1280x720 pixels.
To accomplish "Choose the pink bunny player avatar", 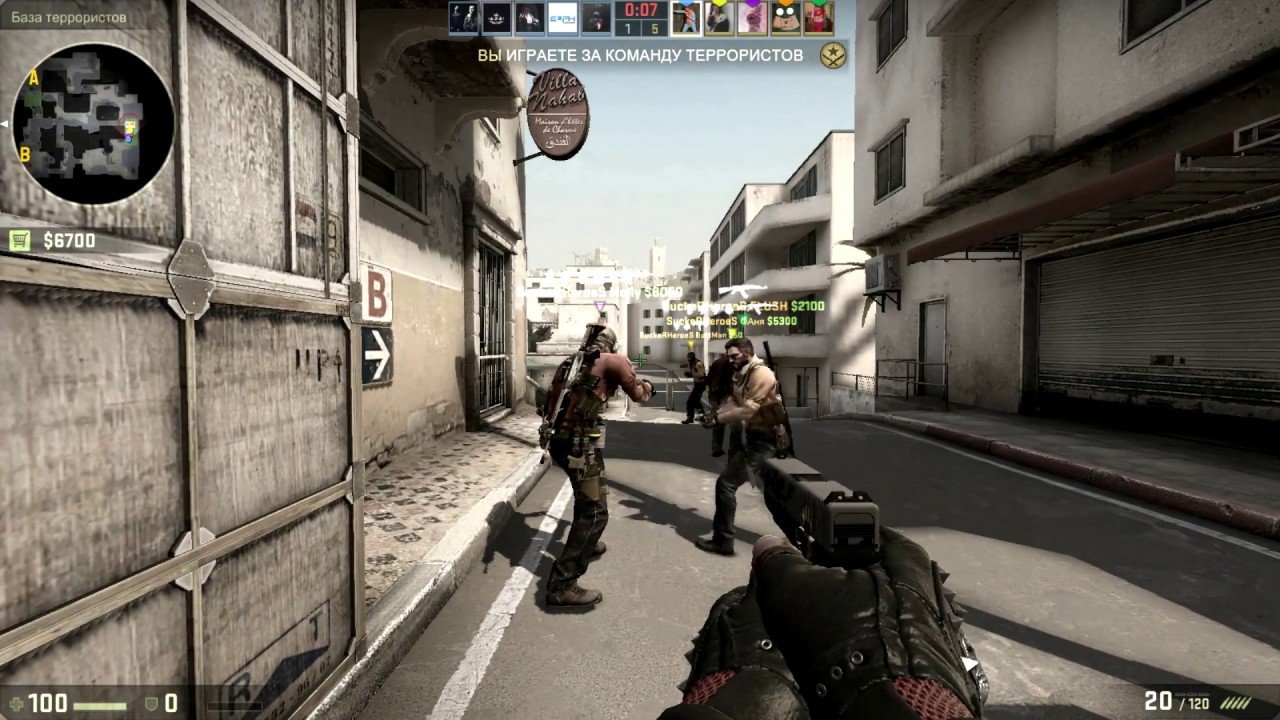I will click(x=752, y=17).
